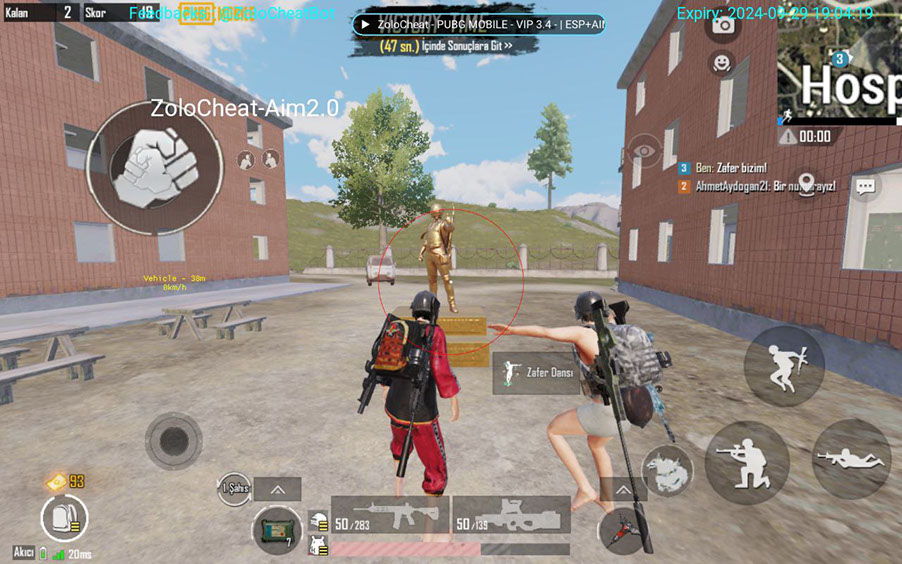902x564 pixels.
Task: Open the backpack inventory
Action: tap(64, 519)
